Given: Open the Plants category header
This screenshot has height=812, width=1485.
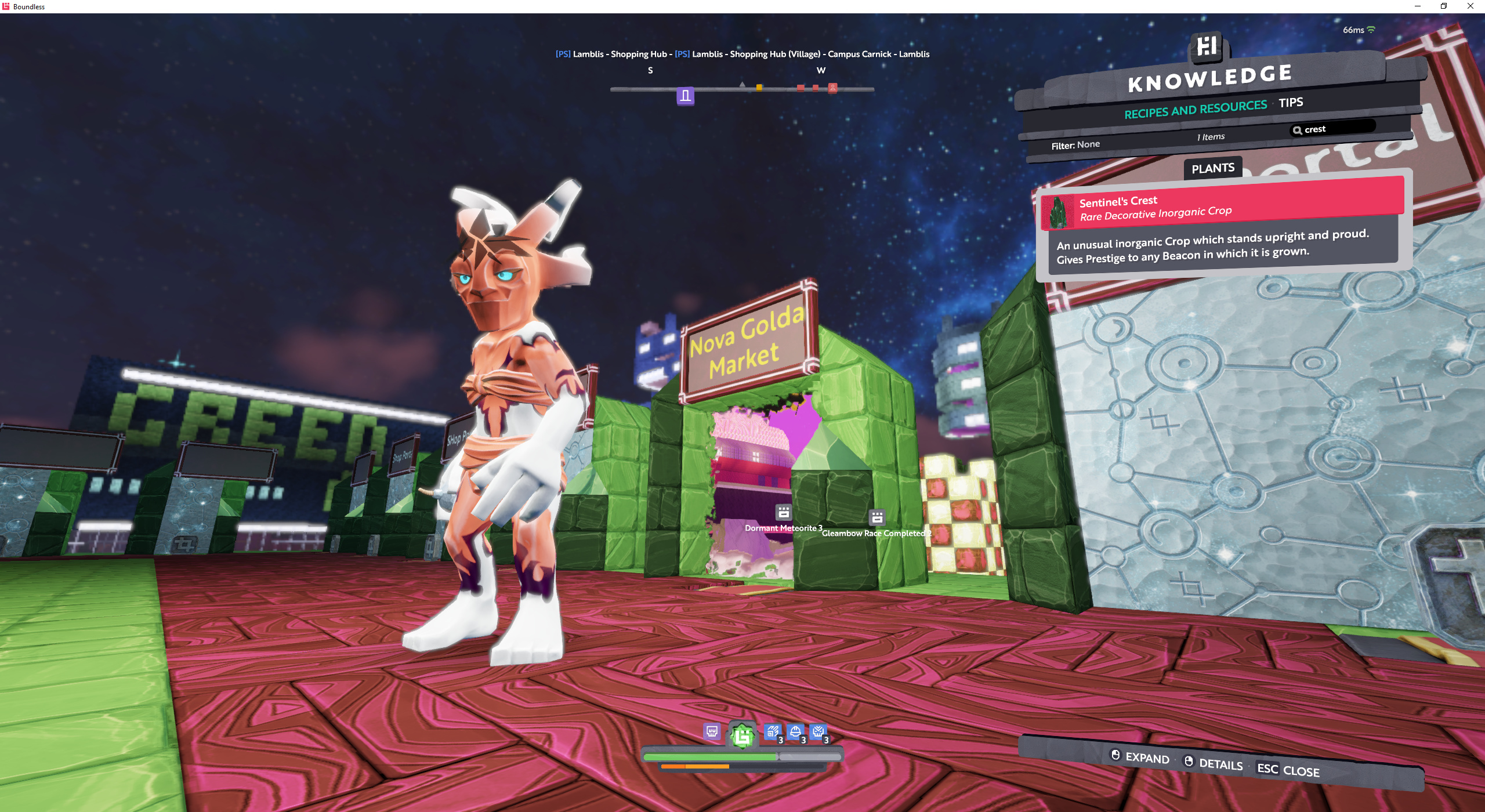Looking at the screenshot, I should pos(1212,168).
